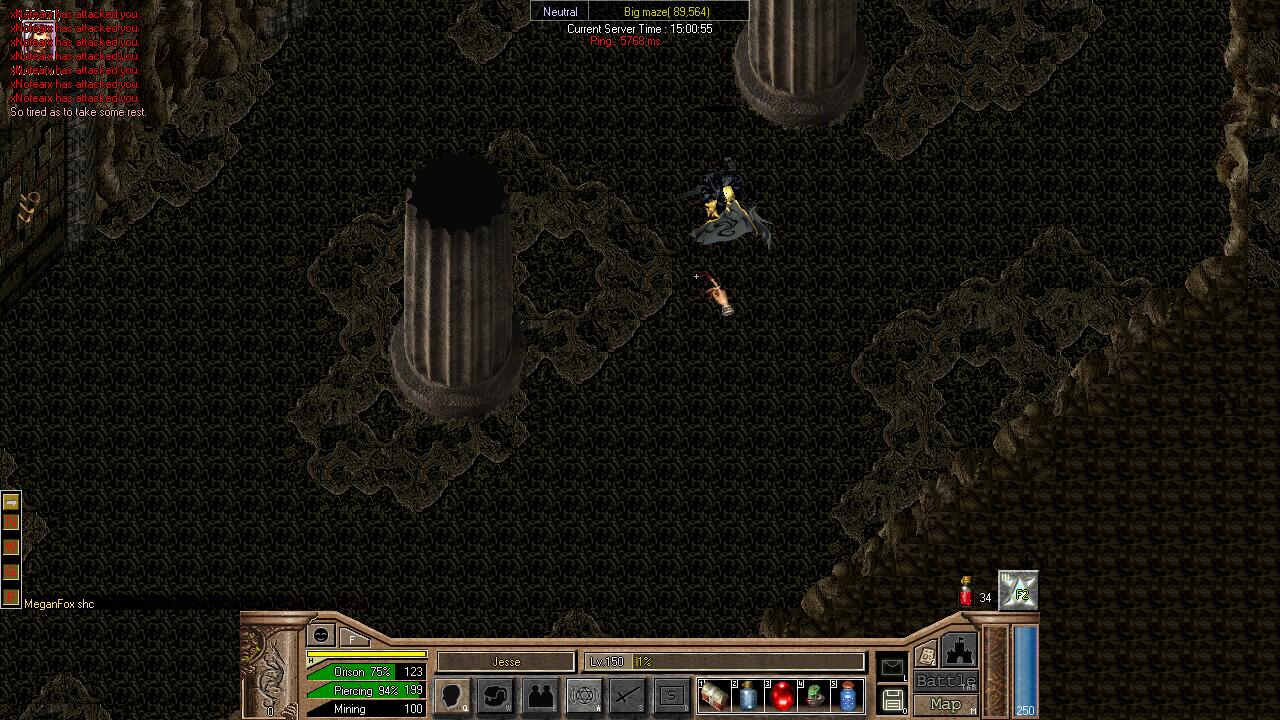The height and width of the screenshot is (720, 1280).
Task: Open the character head profile icon
Action: (x=453, y=696)
